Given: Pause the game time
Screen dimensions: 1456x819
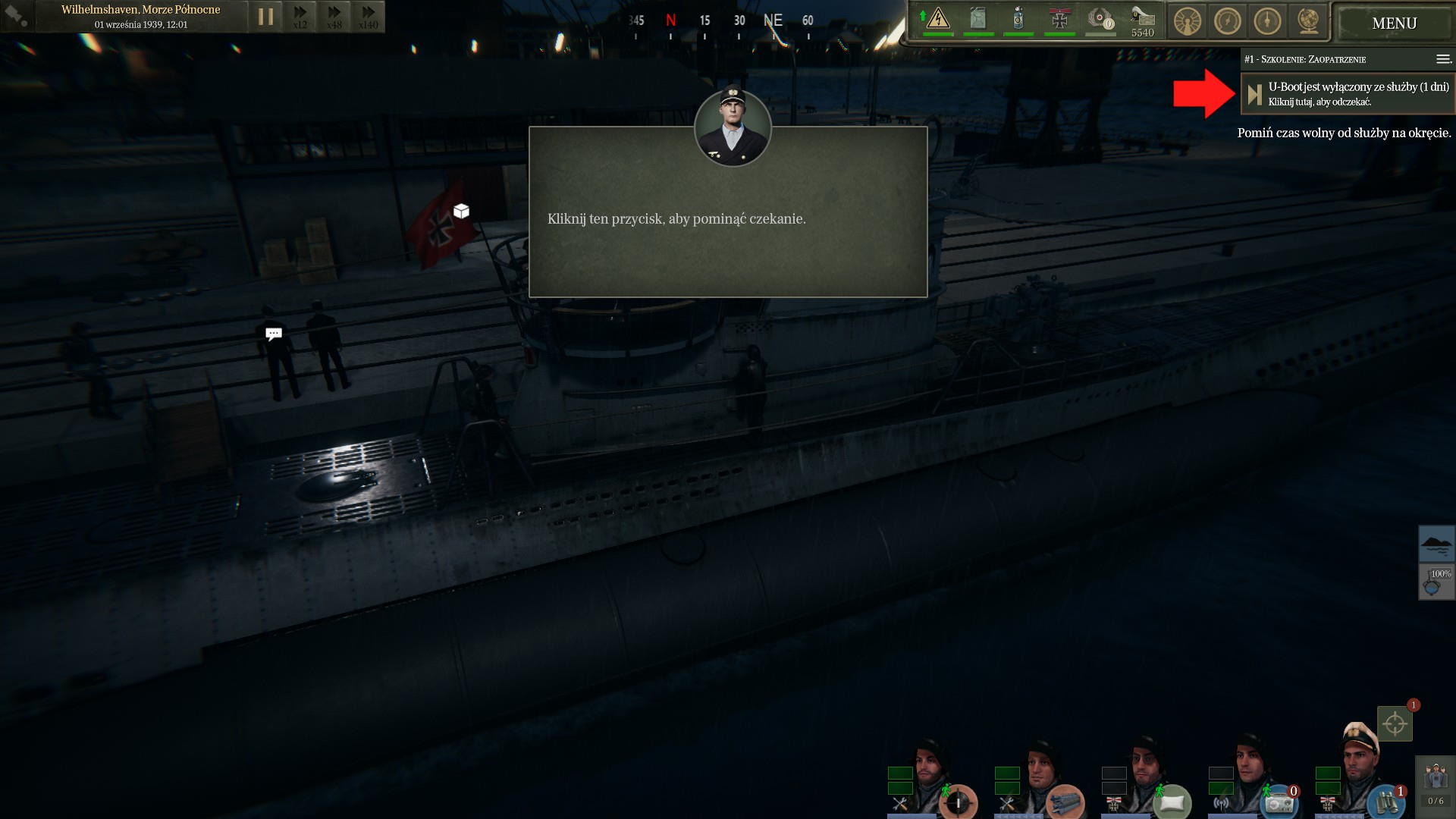Looking at the screenshot, I should coord(265,17).
